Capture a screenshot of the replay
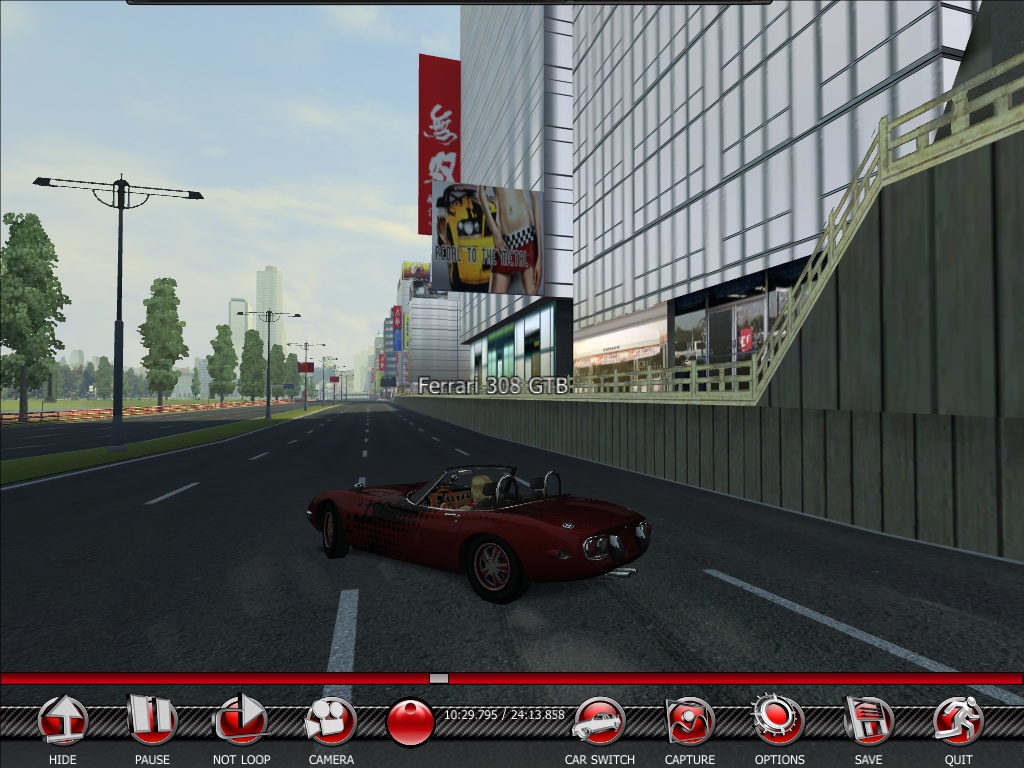 (689, 721)
